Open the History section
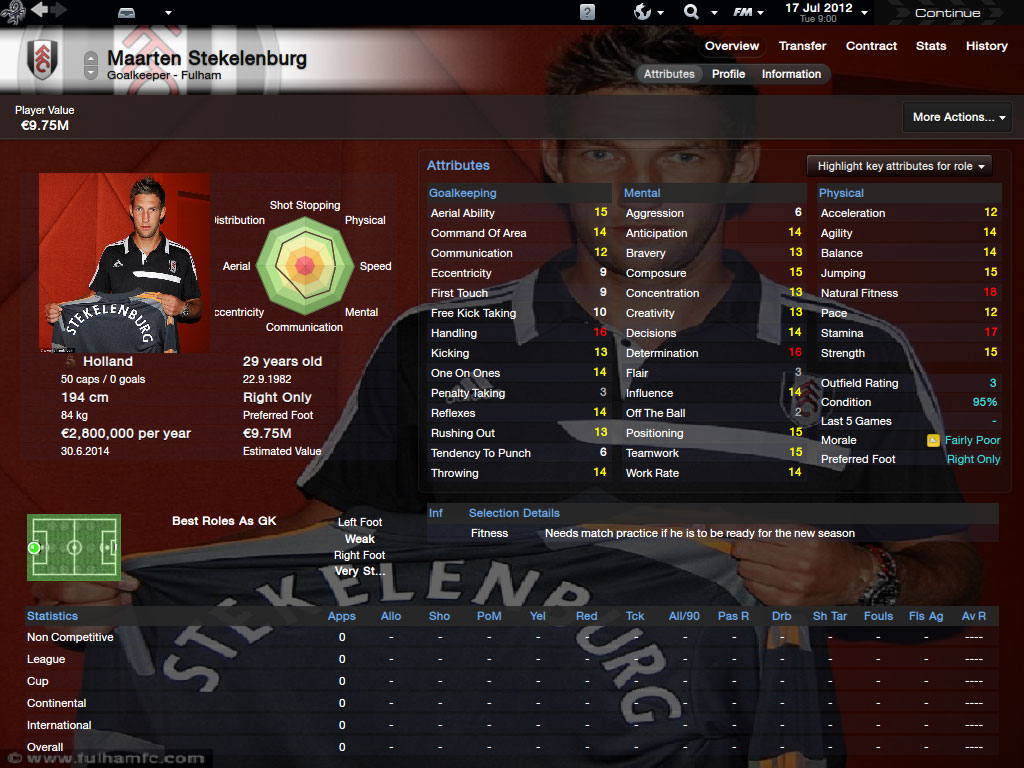1024x768 pixels. (x=986, y=46)
